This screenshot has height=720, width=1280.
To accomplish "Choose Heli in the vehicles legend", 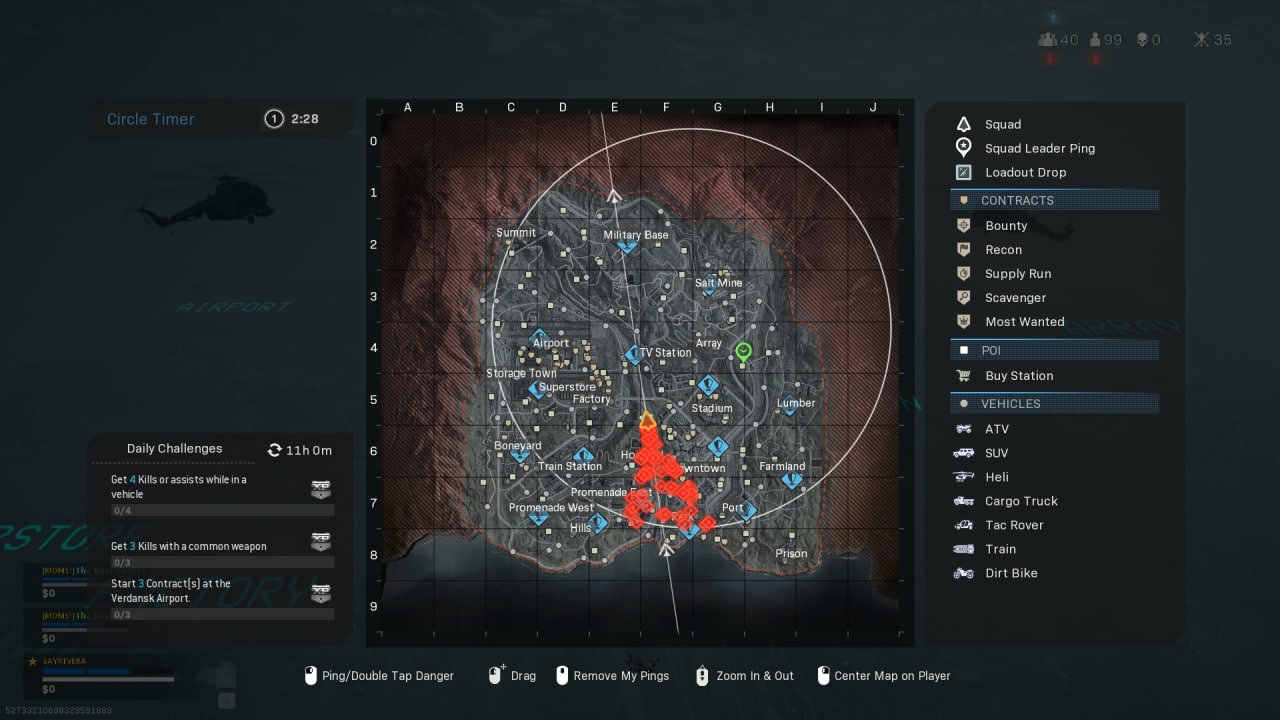I will pyautogui.click(x=996, y=477).
